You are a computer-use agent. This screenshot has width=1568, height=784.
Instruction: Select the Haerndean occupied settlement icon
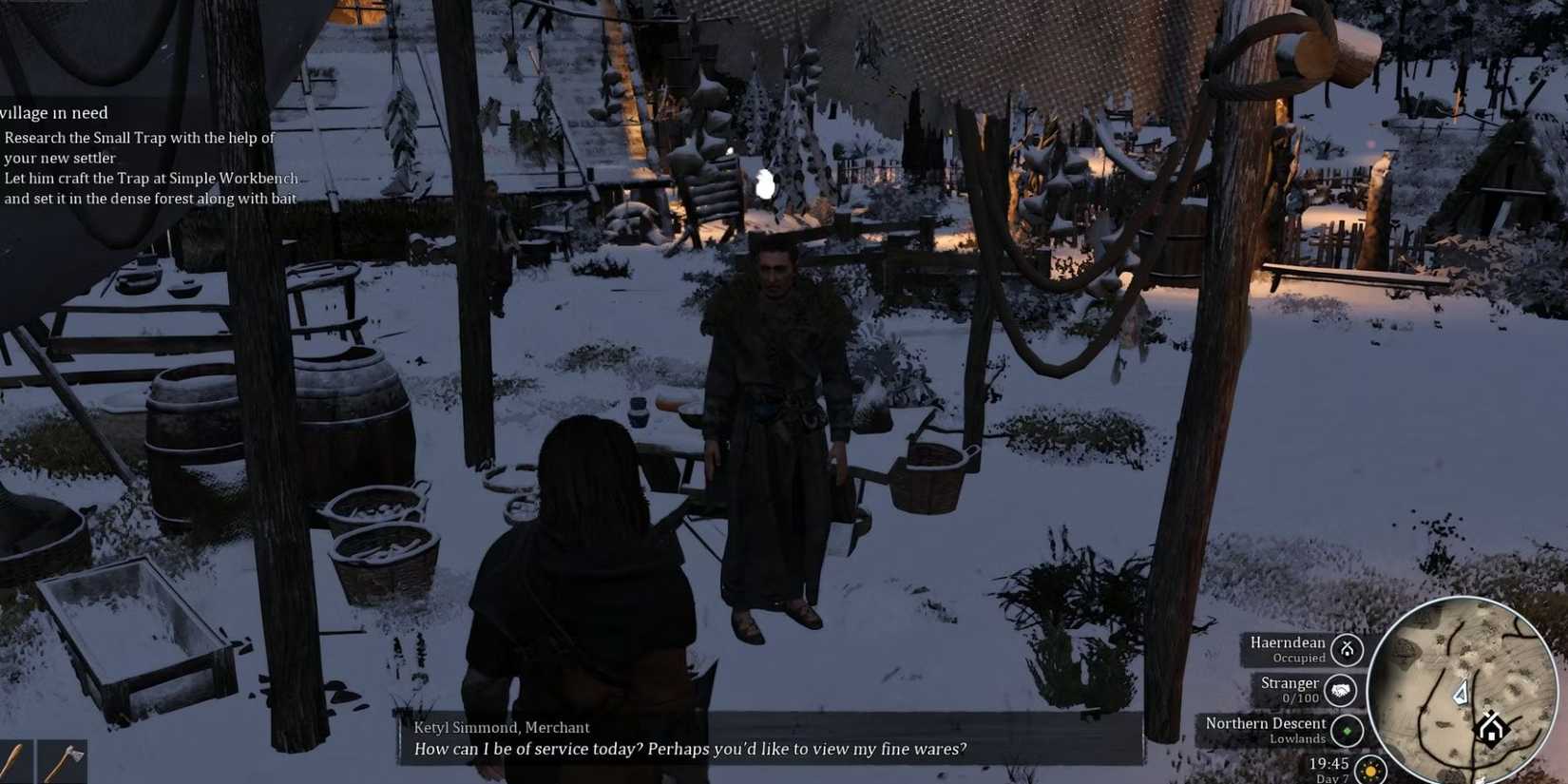click(1348, 650)
